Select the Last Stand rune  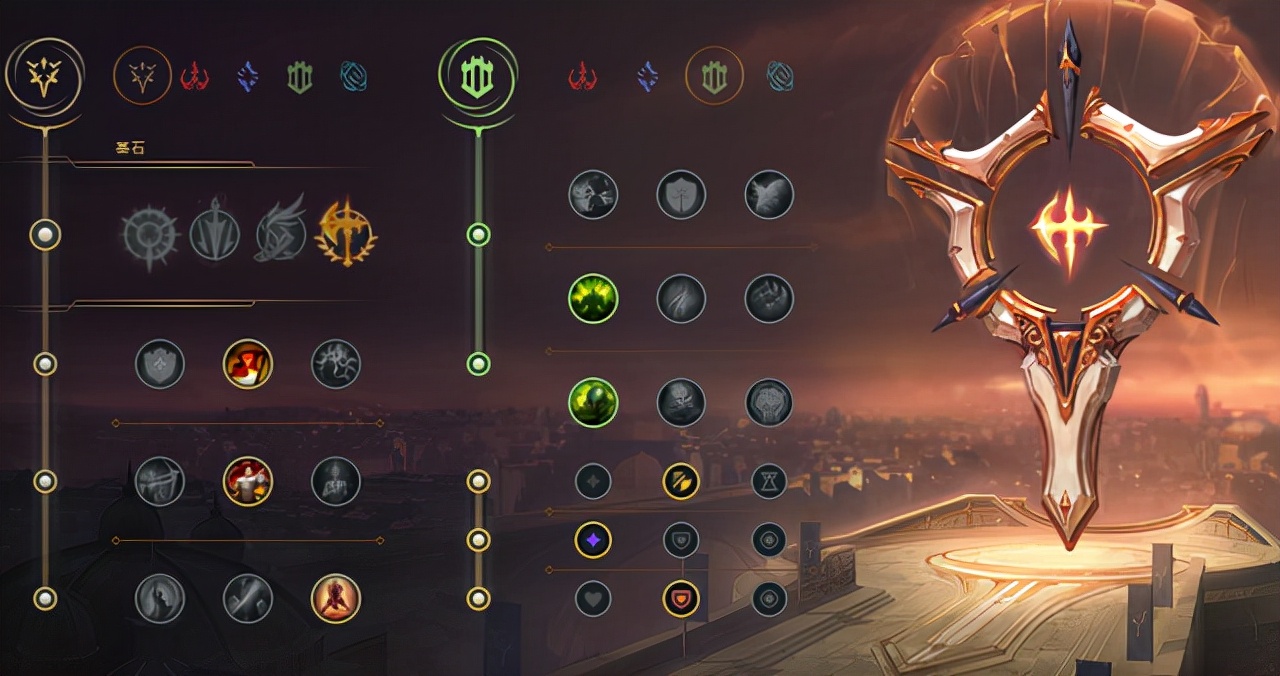click(336, 598)
